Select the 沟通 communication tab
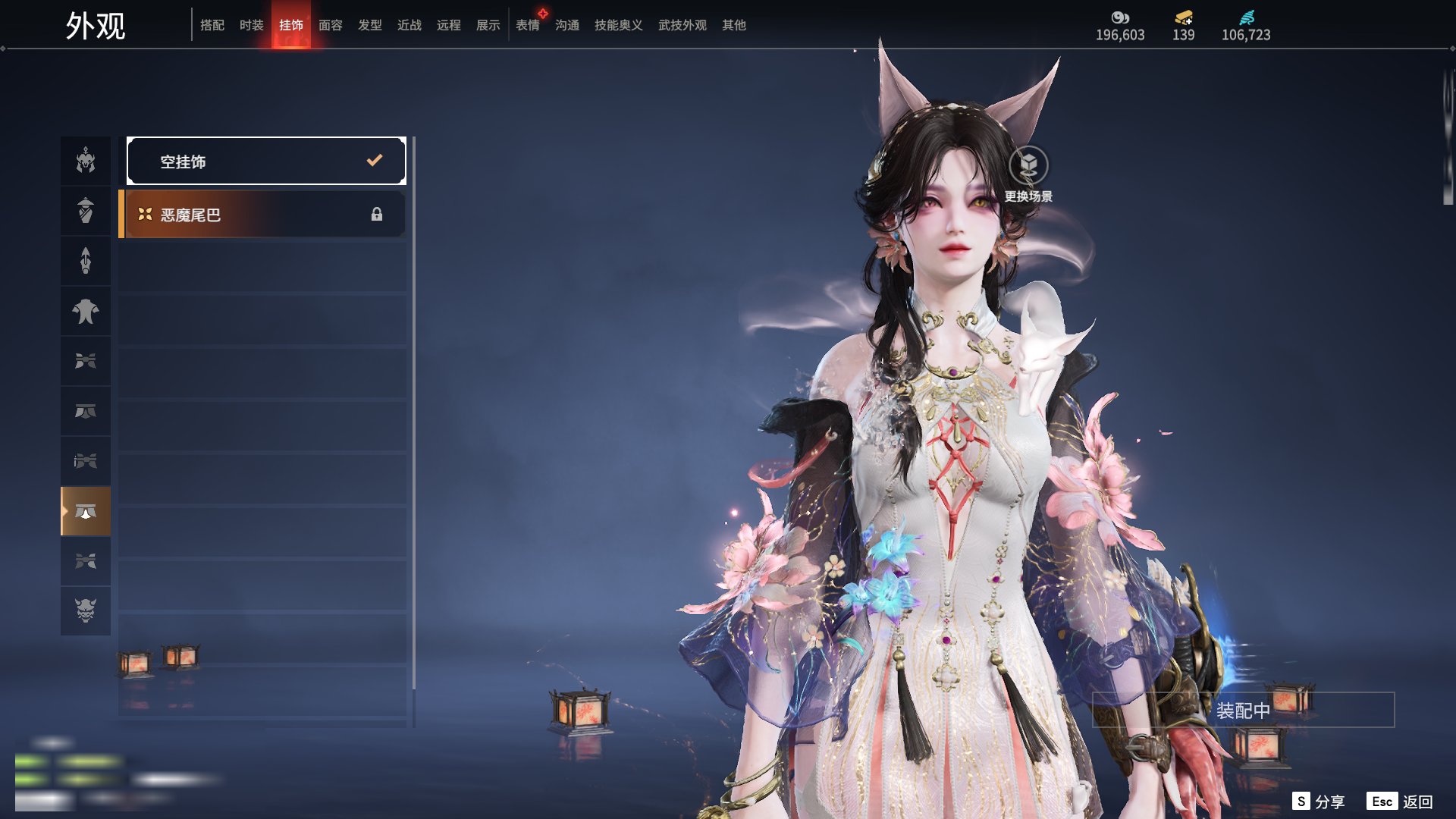The image size is (1456, 819). [x=567, y=25]
